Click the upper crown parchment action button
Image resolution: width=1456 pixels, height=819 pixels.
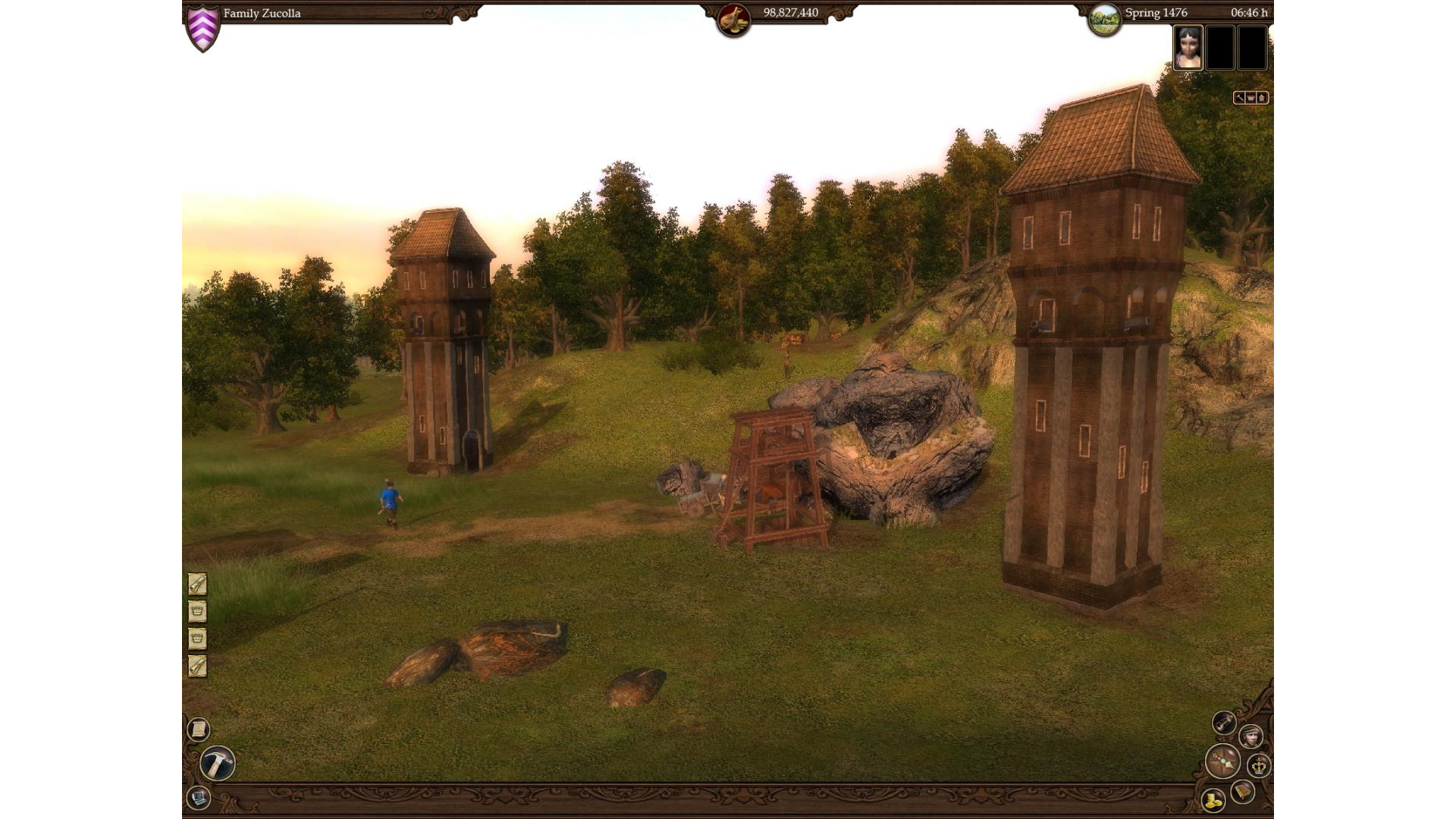(197, 611)
